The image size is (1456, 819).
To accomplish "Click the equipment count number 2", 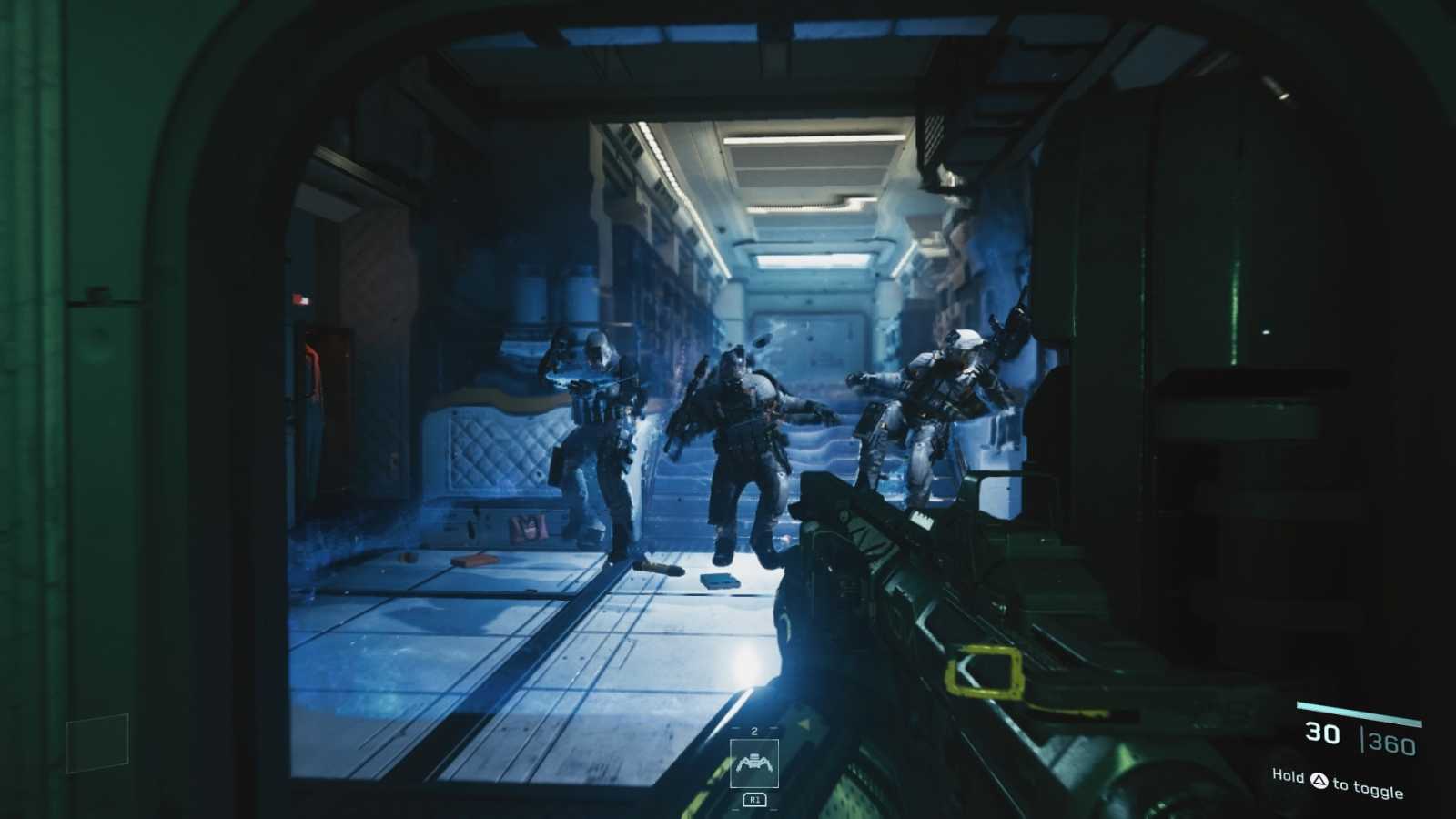I will point(753,731).
